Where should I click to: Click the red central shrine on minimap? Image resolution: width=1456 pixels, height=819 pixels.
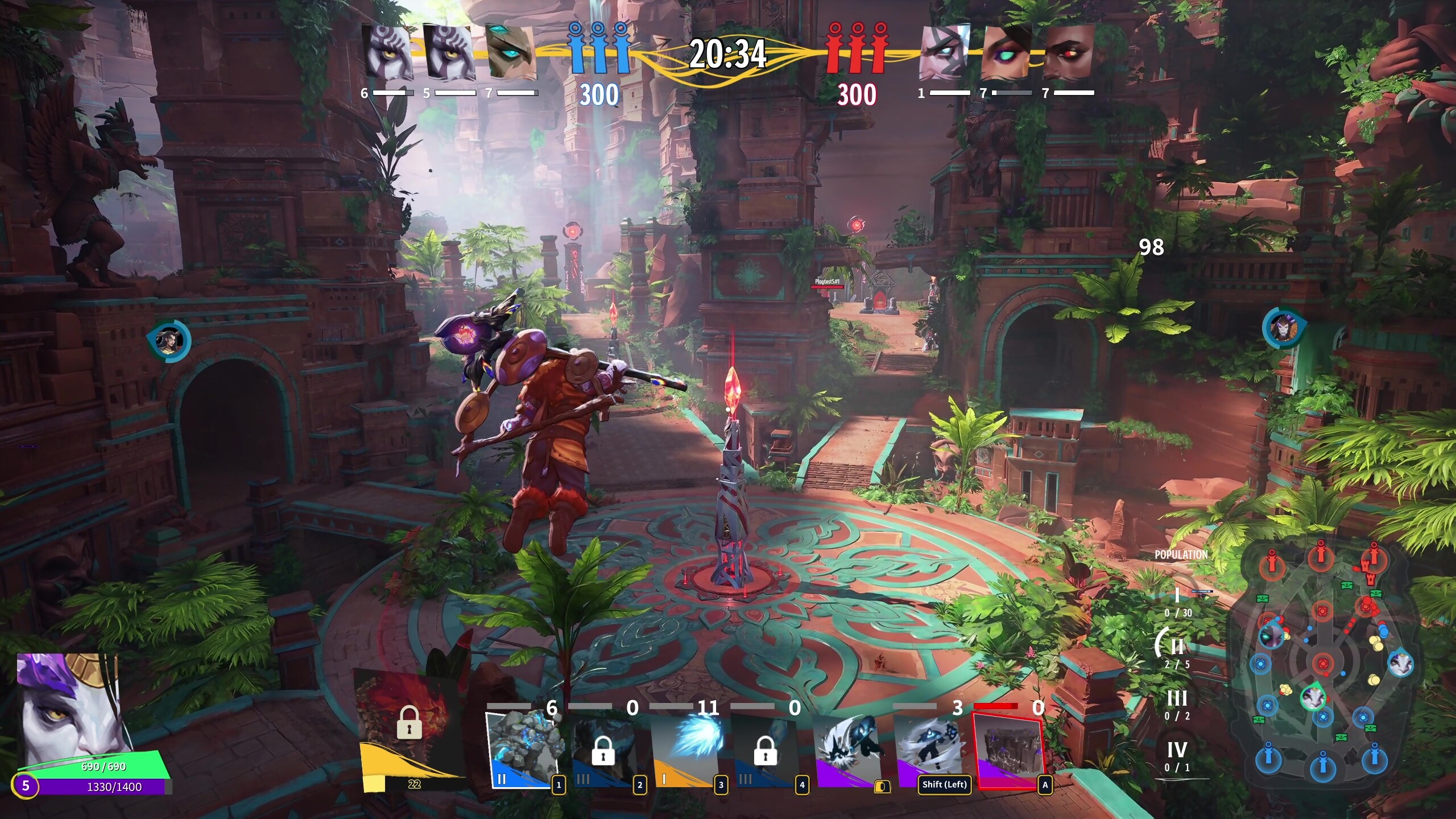click(x=1323, y=663)
